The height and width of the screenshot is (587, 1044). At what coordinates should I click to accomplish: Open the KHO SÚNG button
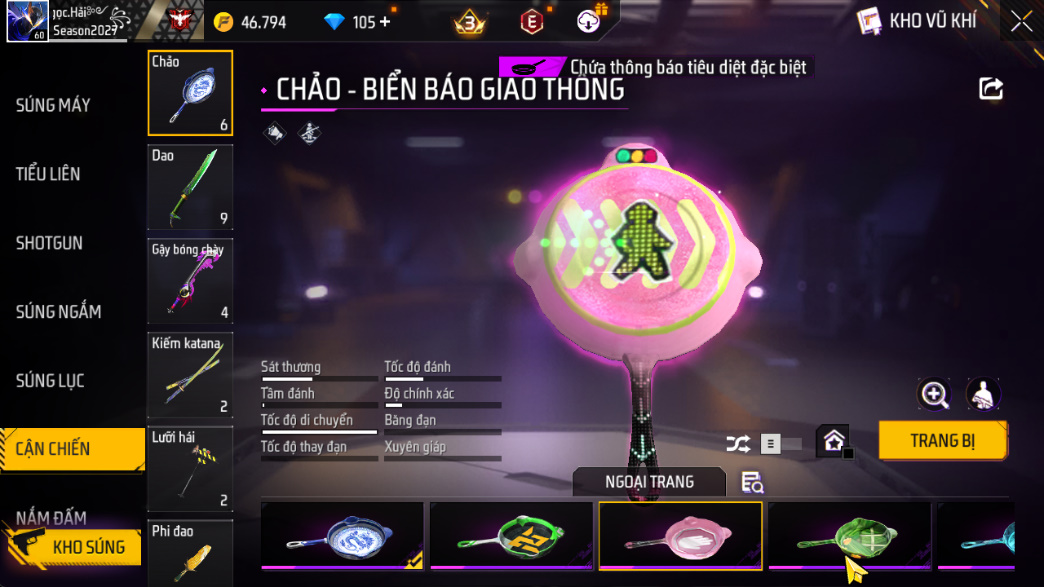click(x=75, y=547)
